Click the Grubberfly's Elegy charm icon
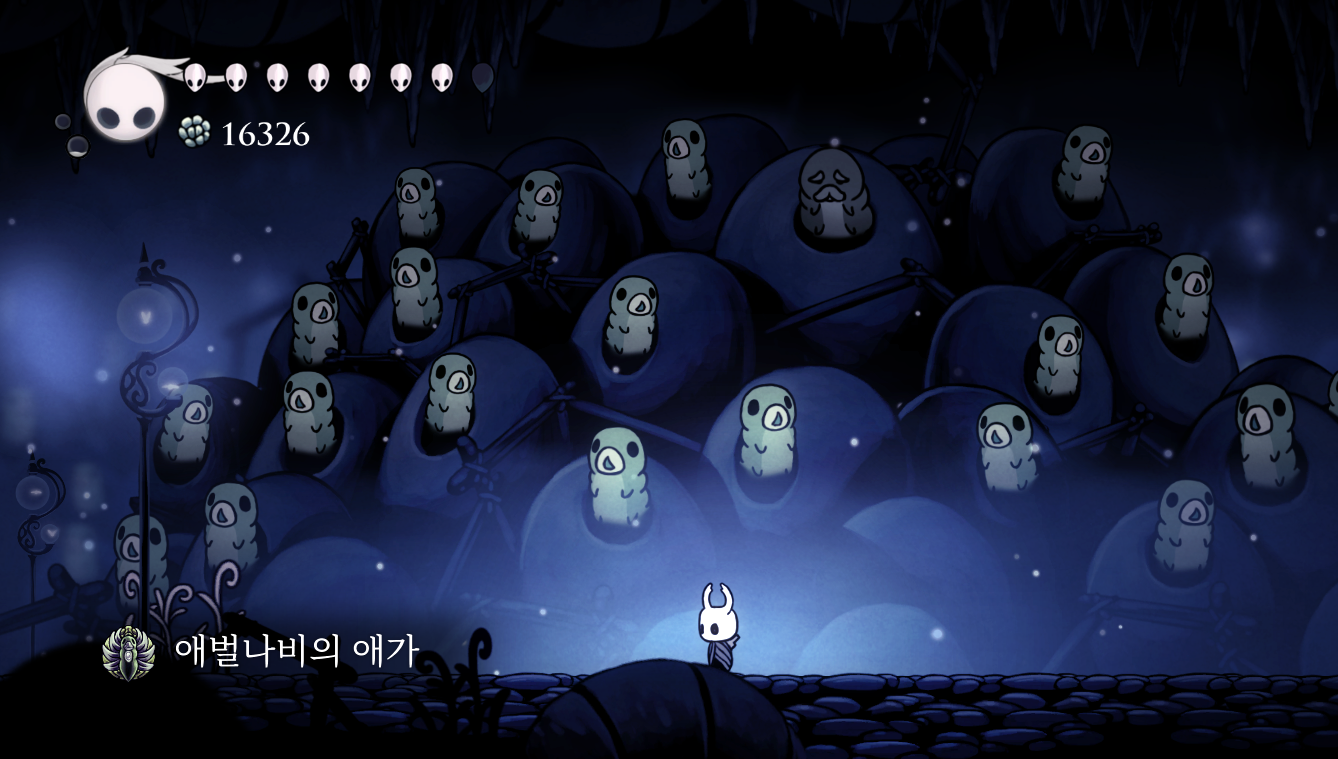1338x759 pixels. coord(129,653)
